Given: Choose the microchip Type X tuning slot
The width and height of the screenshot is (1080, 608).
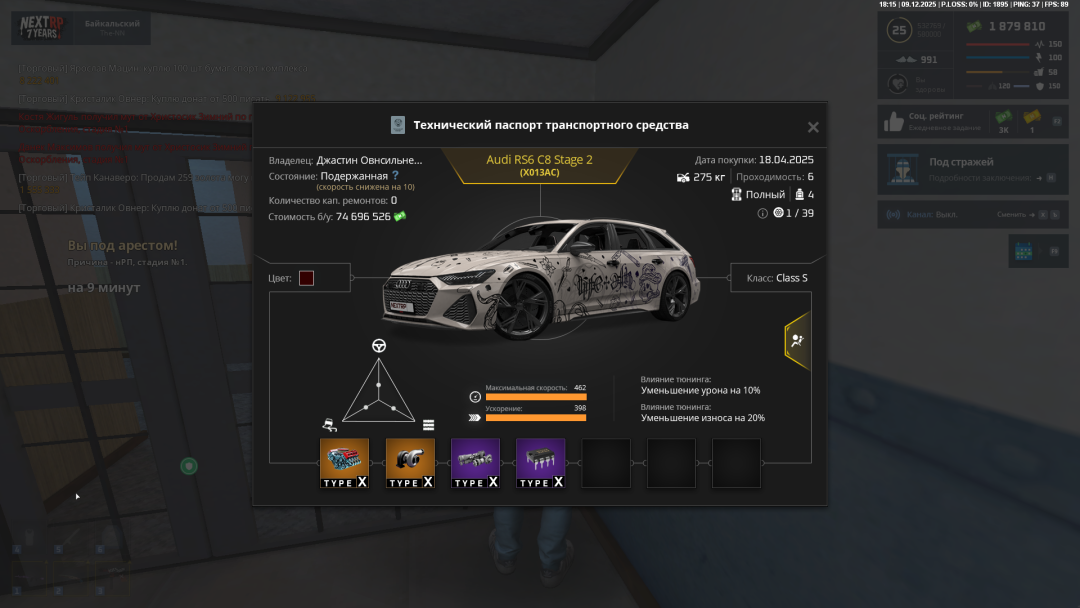Looking at the screenshot, I should (x=540, y=463).
